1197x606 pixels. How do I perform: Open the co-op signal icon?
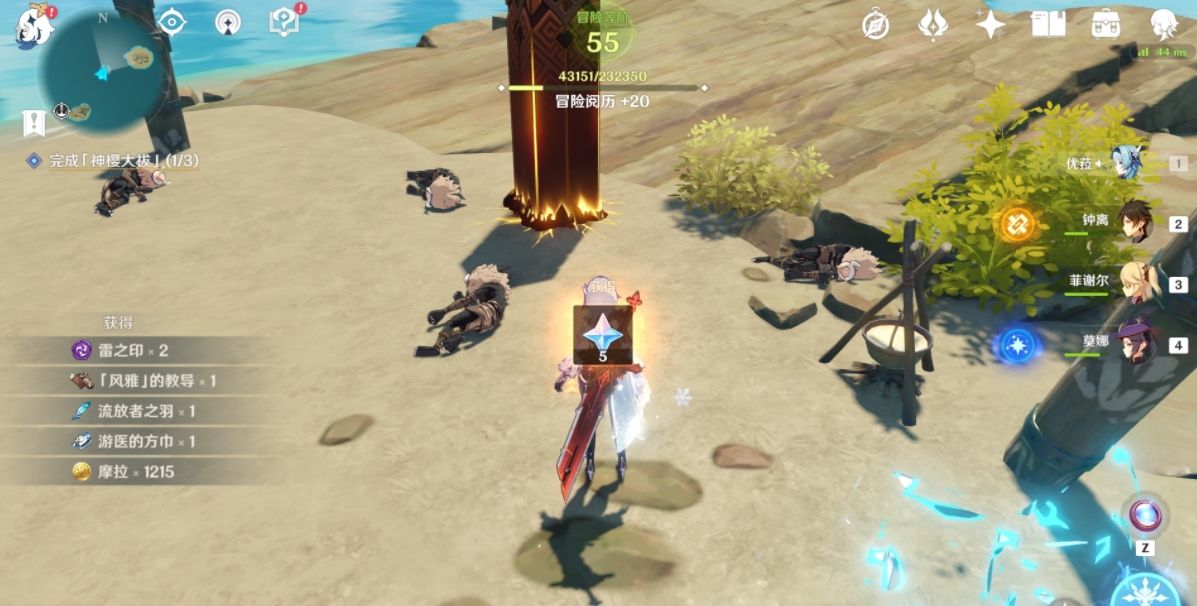[x=229, y=21]
